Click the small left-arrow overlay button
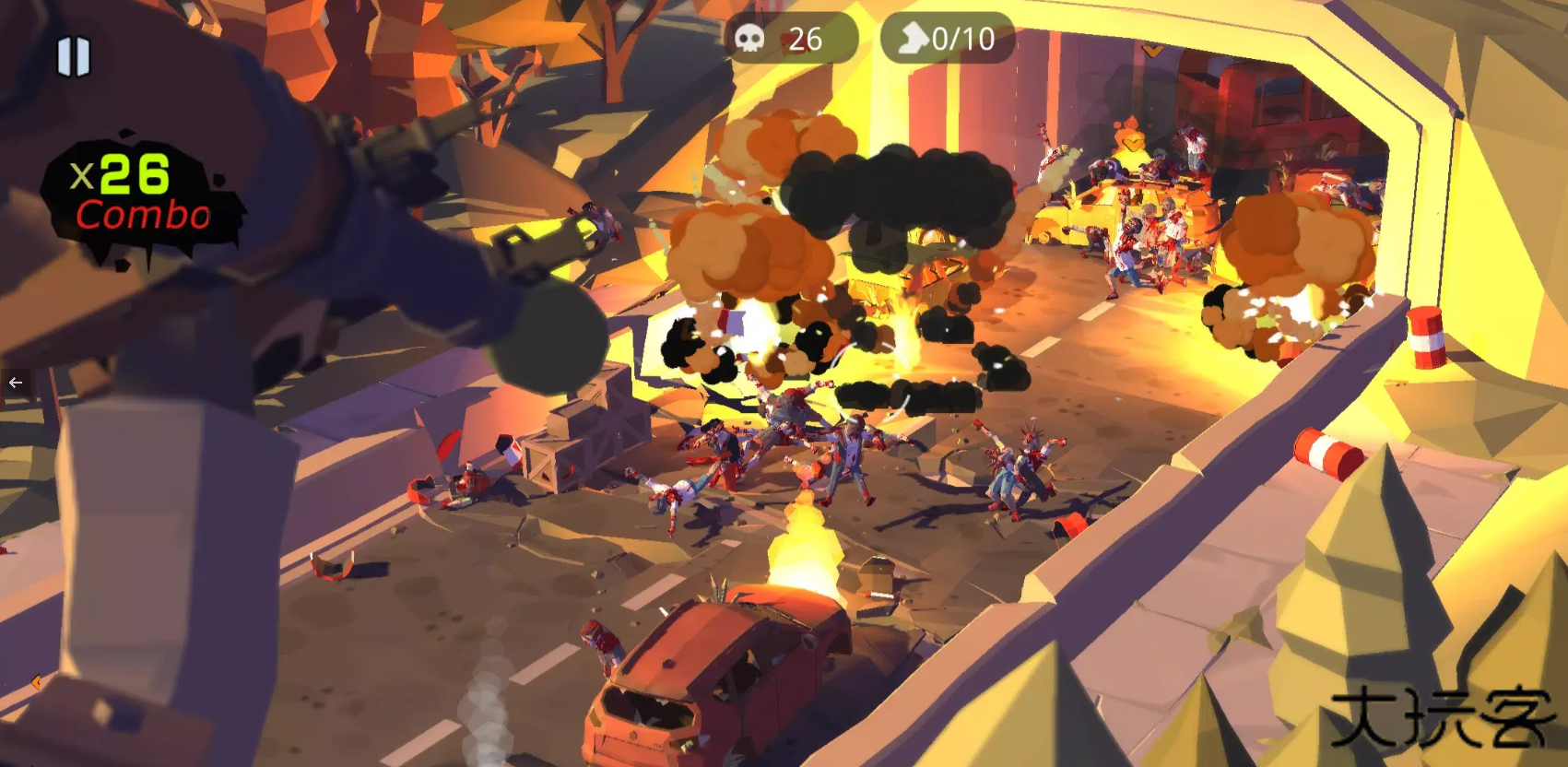 [x=16, y=382]
